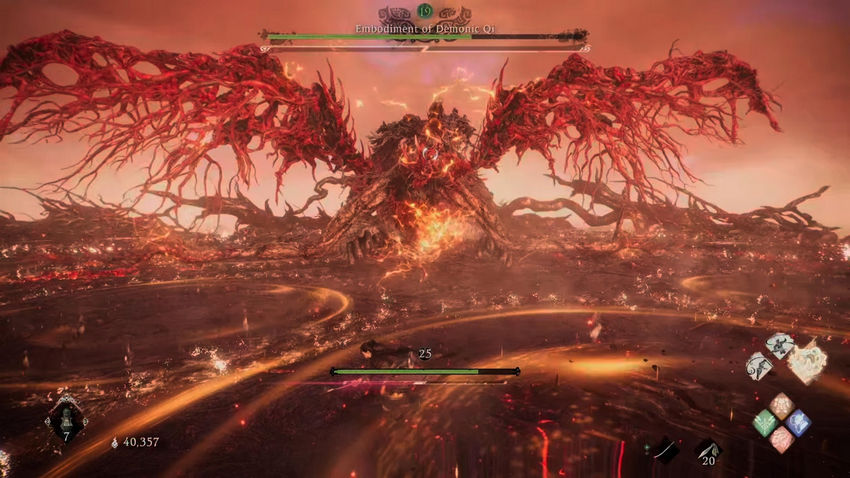Cast the blue wizardry spell
The height and width of the screenshot is (478, 850).
click(797, 422)
